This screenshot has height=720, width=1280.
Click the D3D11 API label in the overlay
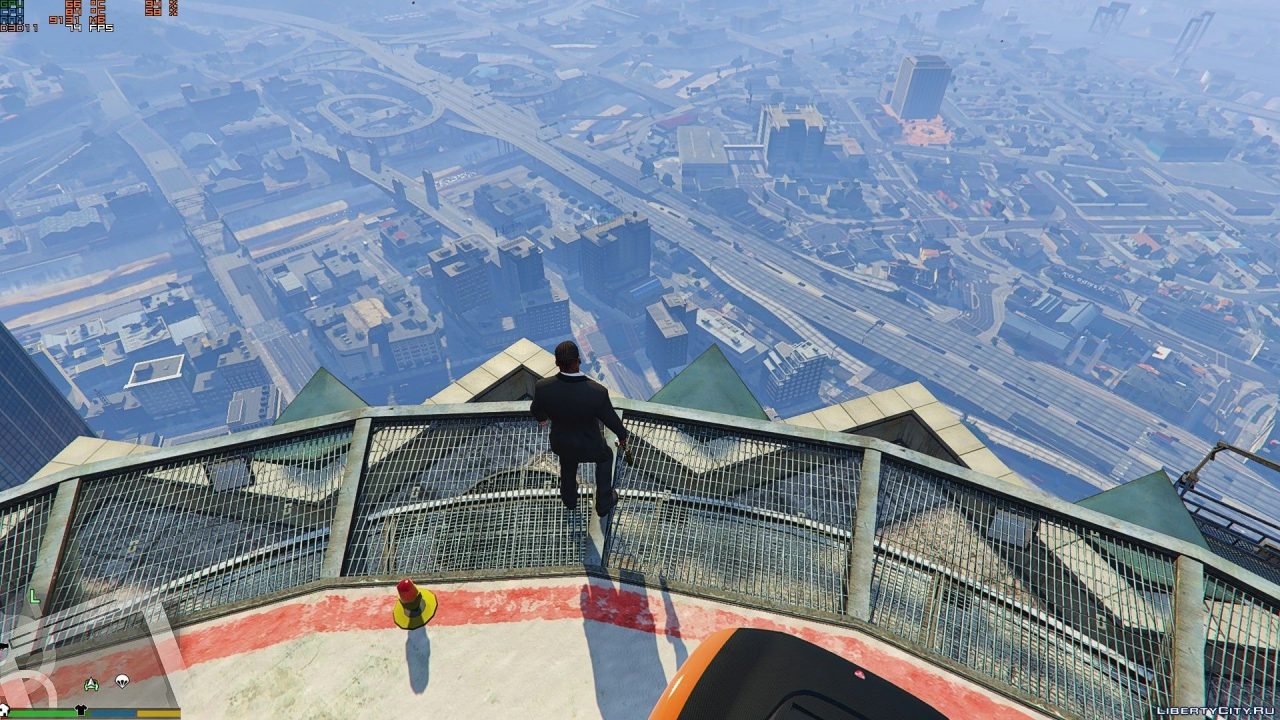pyautogui.click(x=15, y=27)
